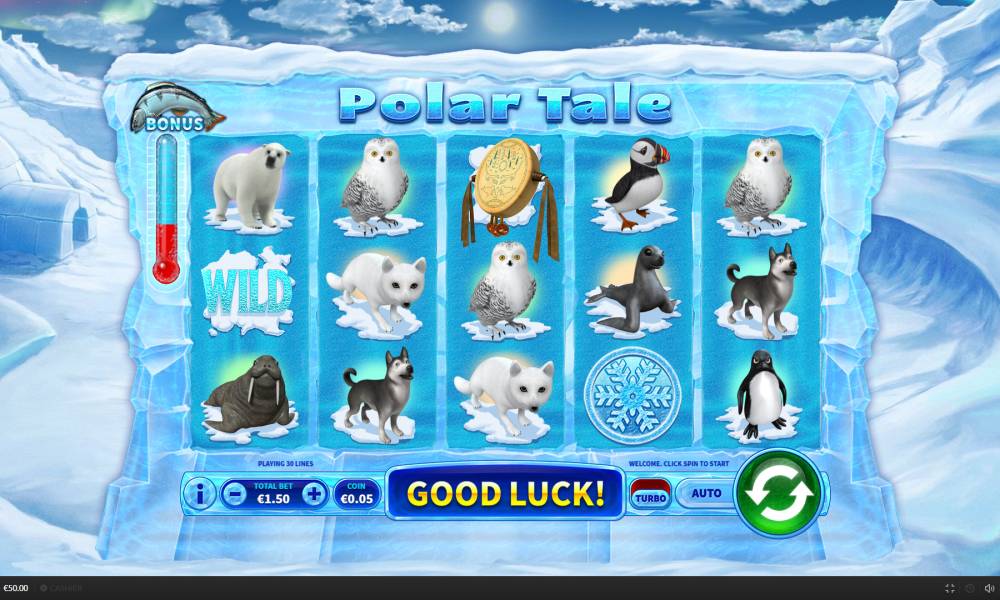Toggle Turbo mode
1000x600 pixels.
click(x=651, y=494)
